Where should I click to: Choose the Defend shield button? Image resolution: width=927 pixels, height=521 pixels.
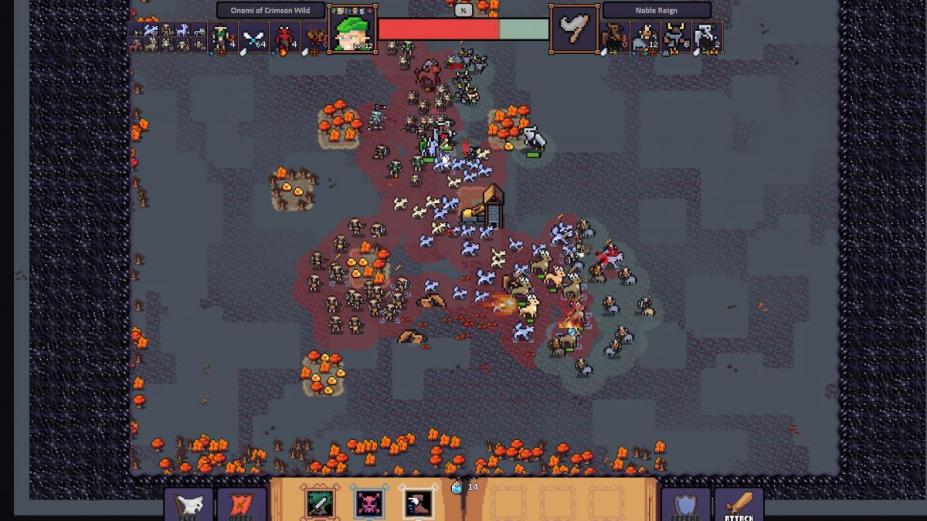click(x=685, y=504)
